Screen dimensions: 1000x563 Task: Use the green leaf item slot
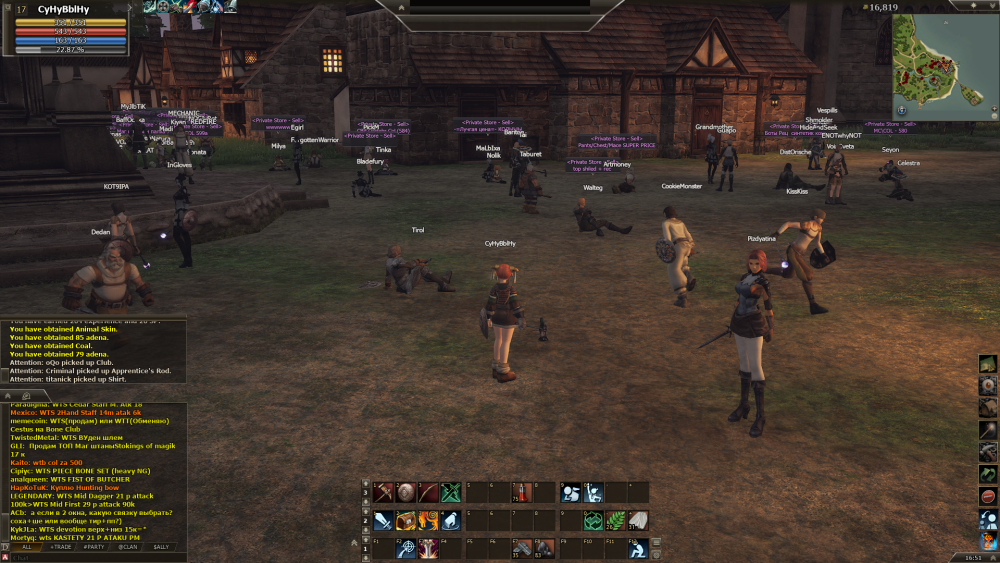[x=616, y=520]
